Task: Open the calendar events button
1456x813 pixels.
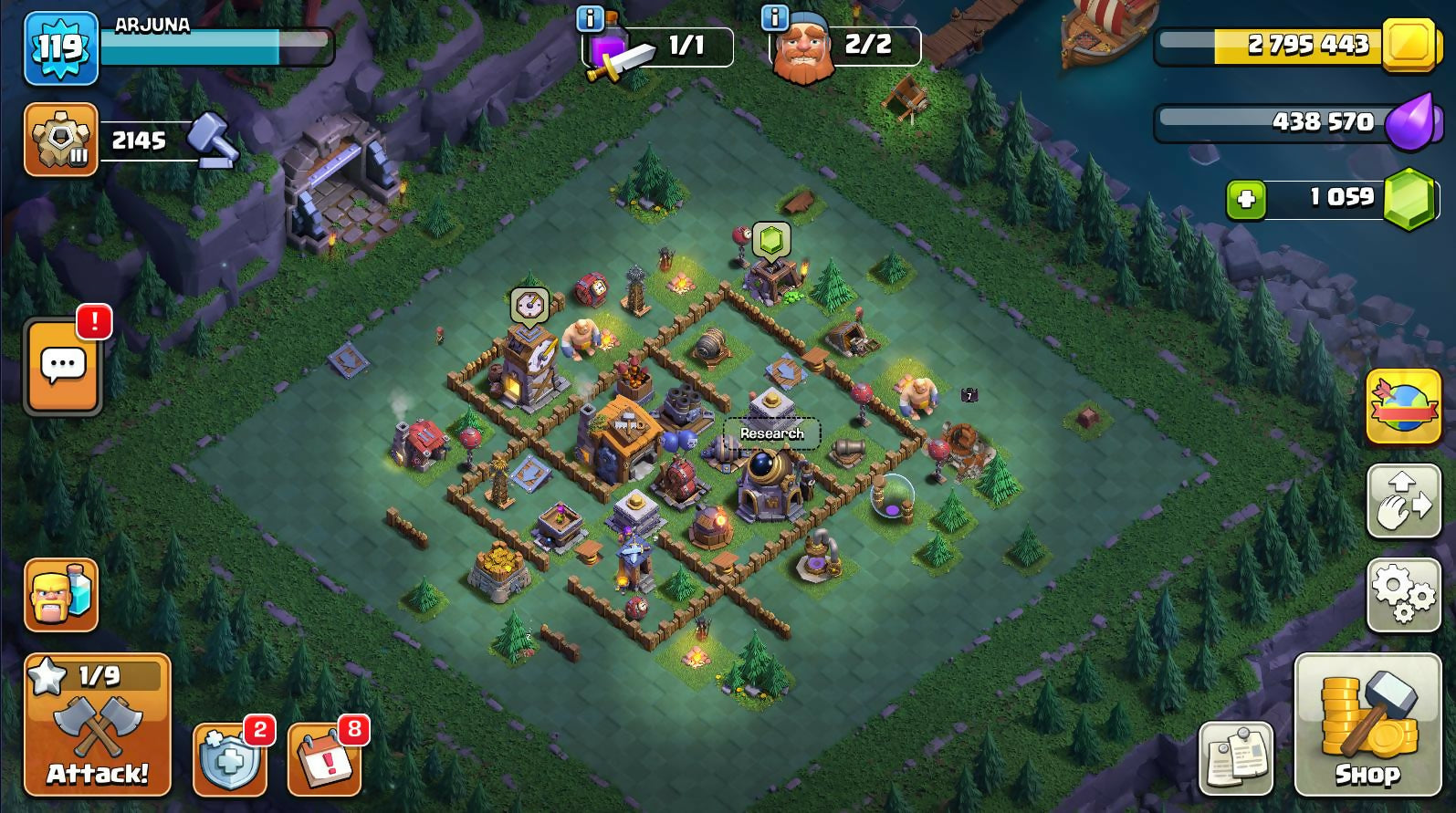Action: click(324, 760)
